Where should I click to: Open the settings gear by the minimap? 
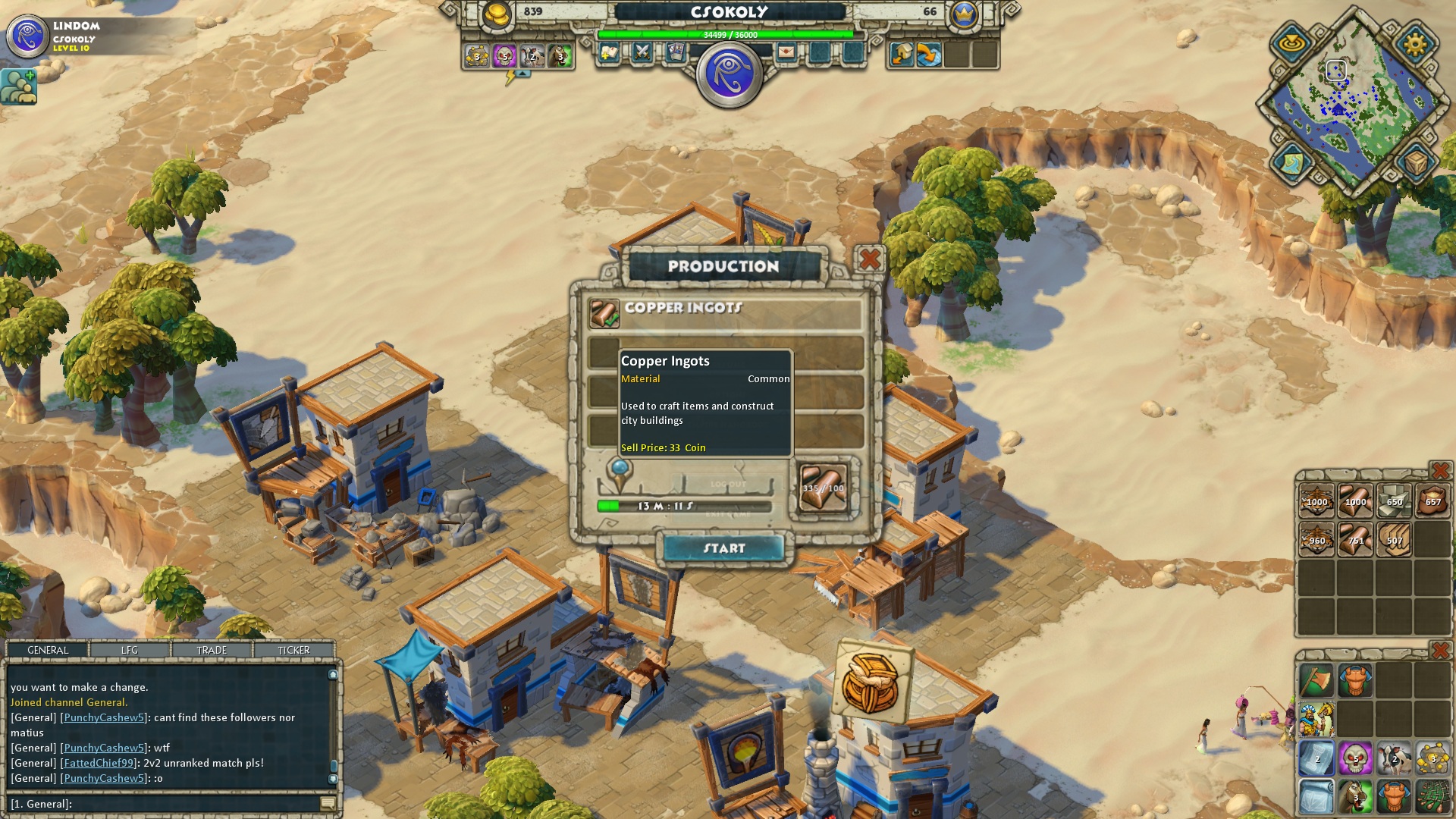click(1415, 43)
